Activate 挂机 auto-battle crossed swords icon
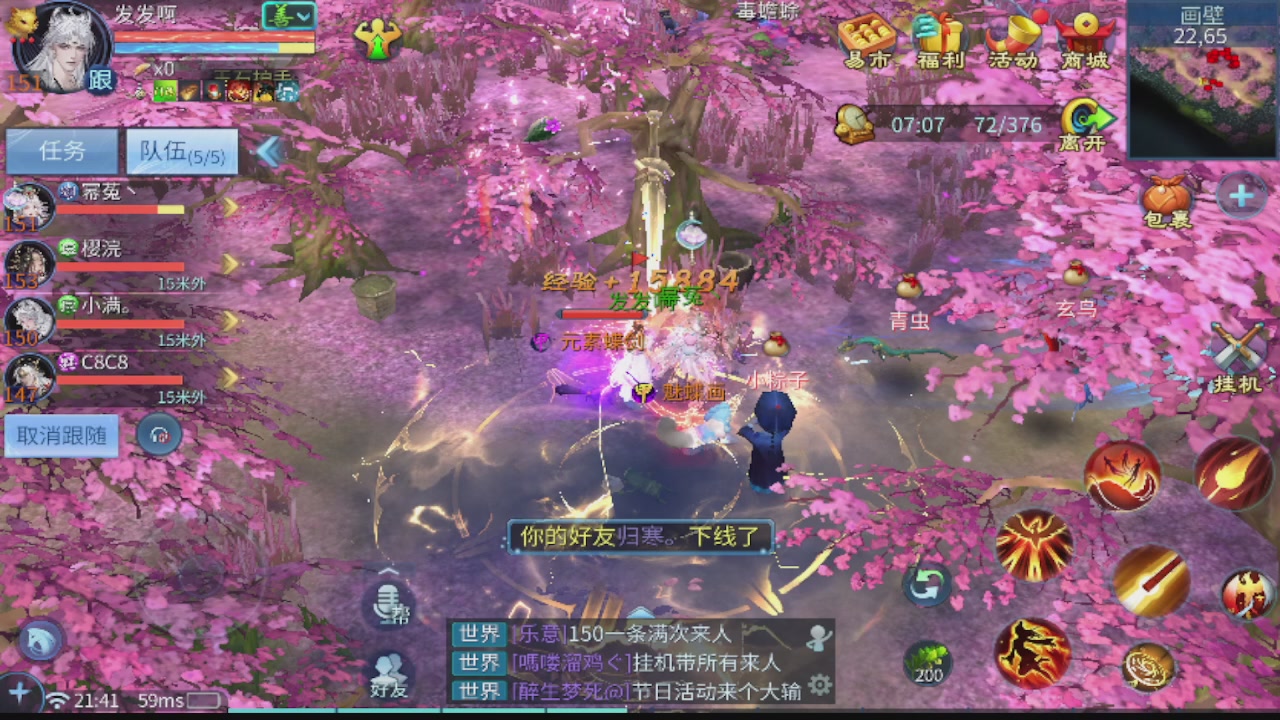 (x=1236, y=345)
